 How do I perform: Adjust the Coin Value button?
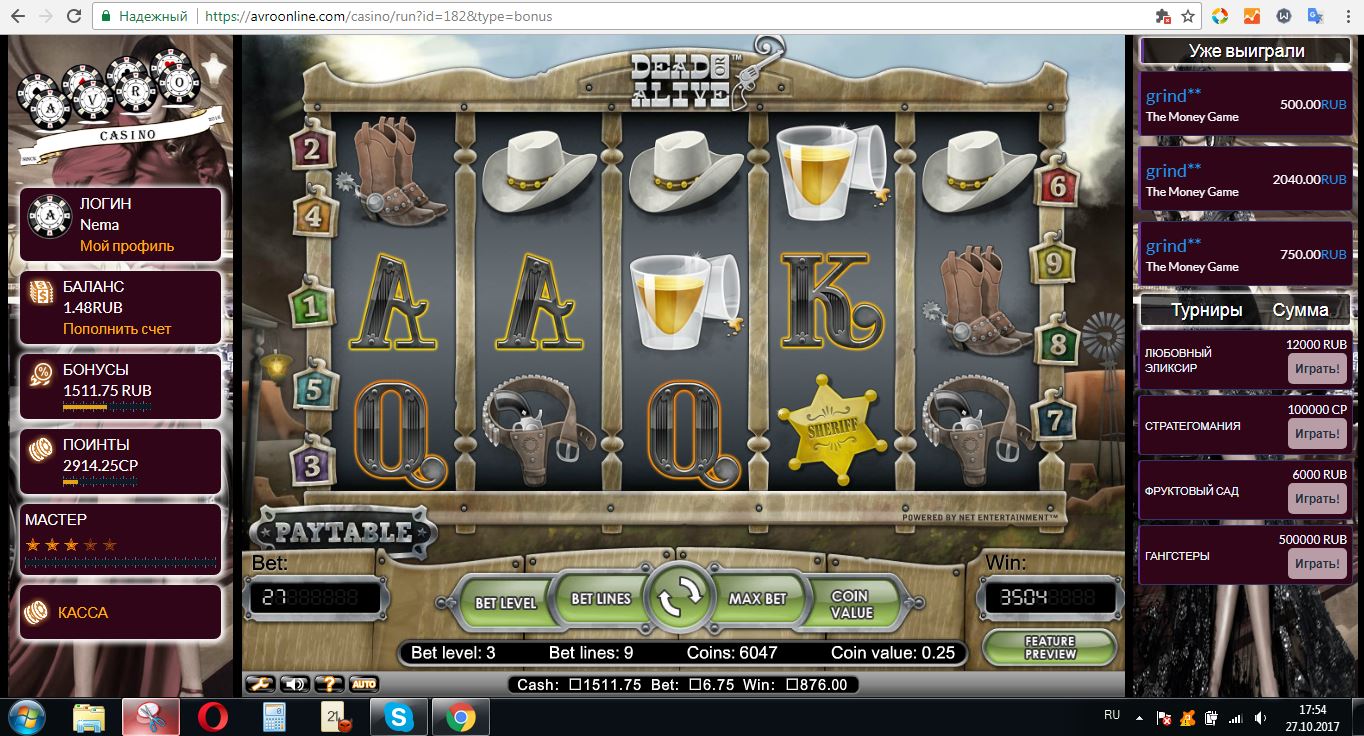851,603
